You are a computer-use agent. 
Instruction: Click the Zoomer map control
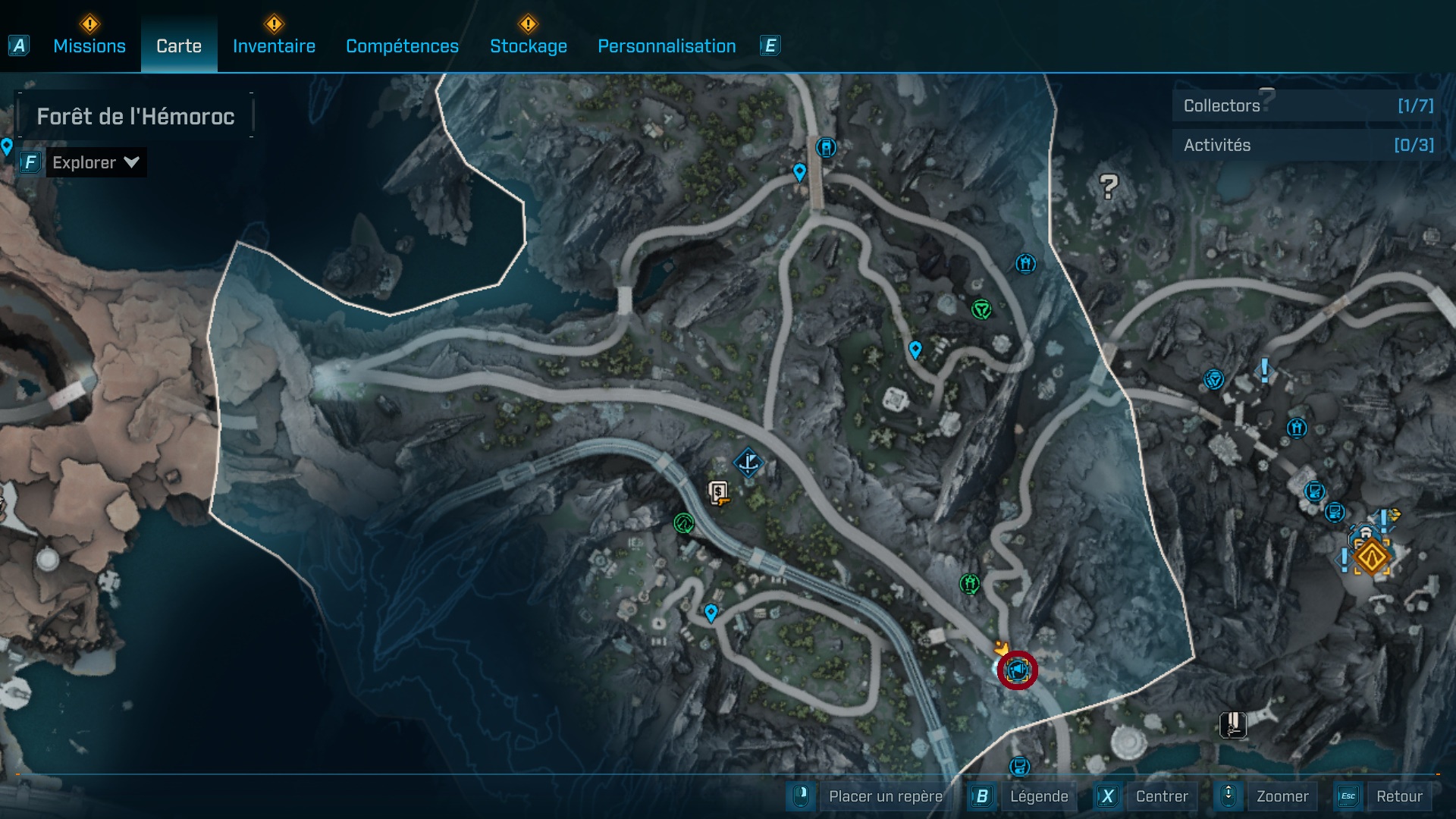(x=1282, y=796)
